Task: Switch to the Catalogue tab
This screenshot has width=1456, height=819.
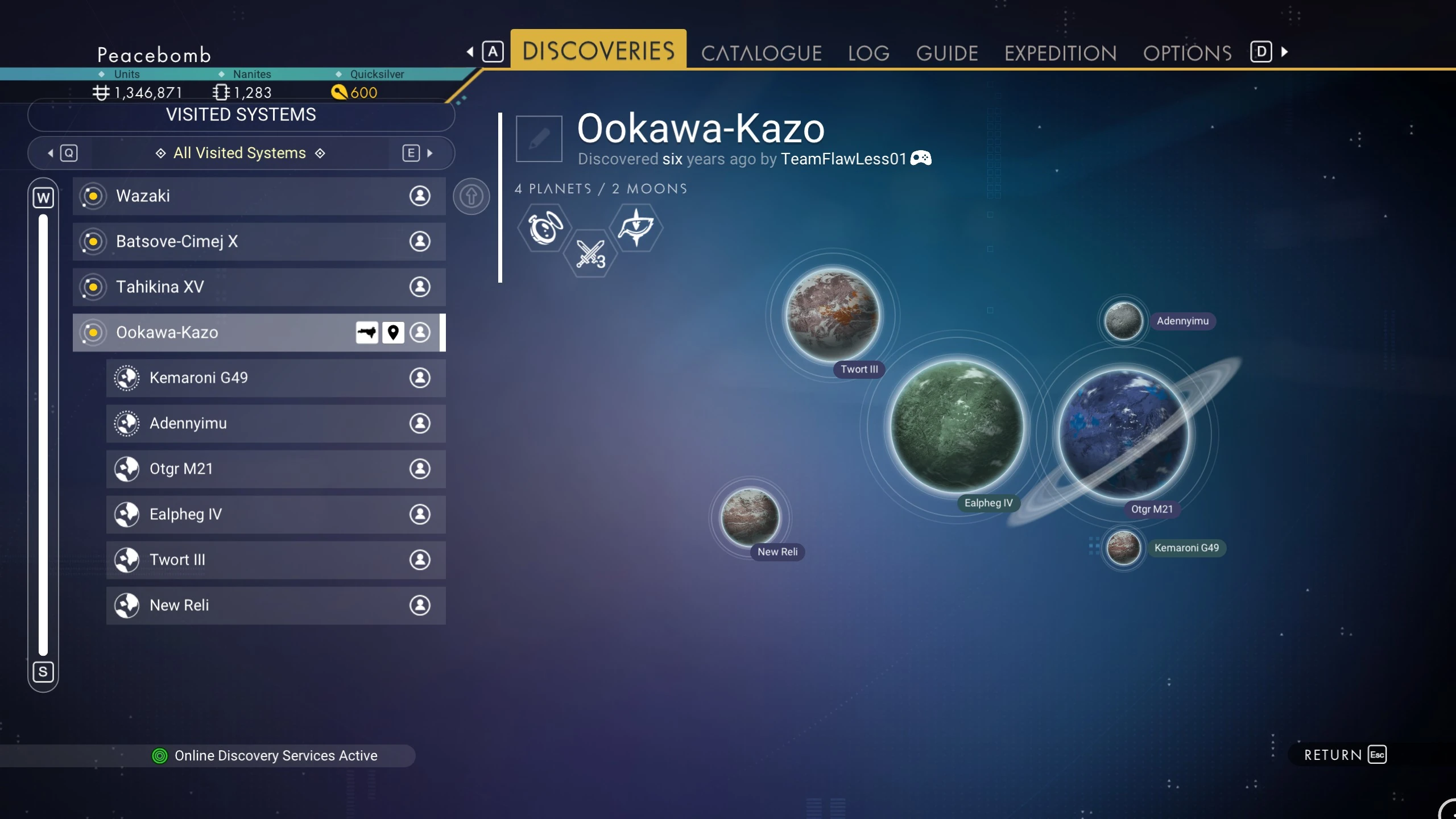Action: coord(761,53)
